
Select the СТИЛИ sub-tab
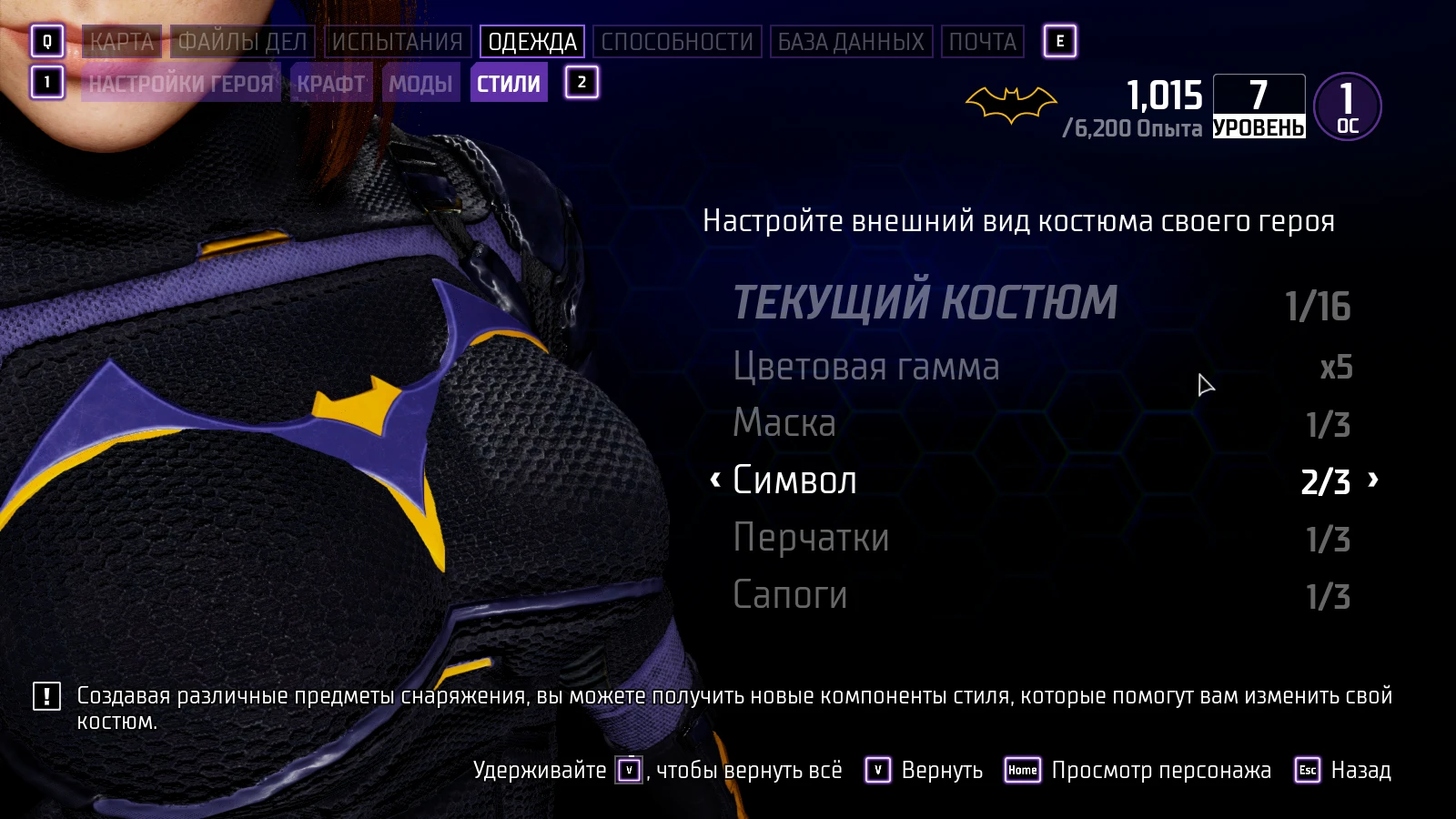coord(509,83)
